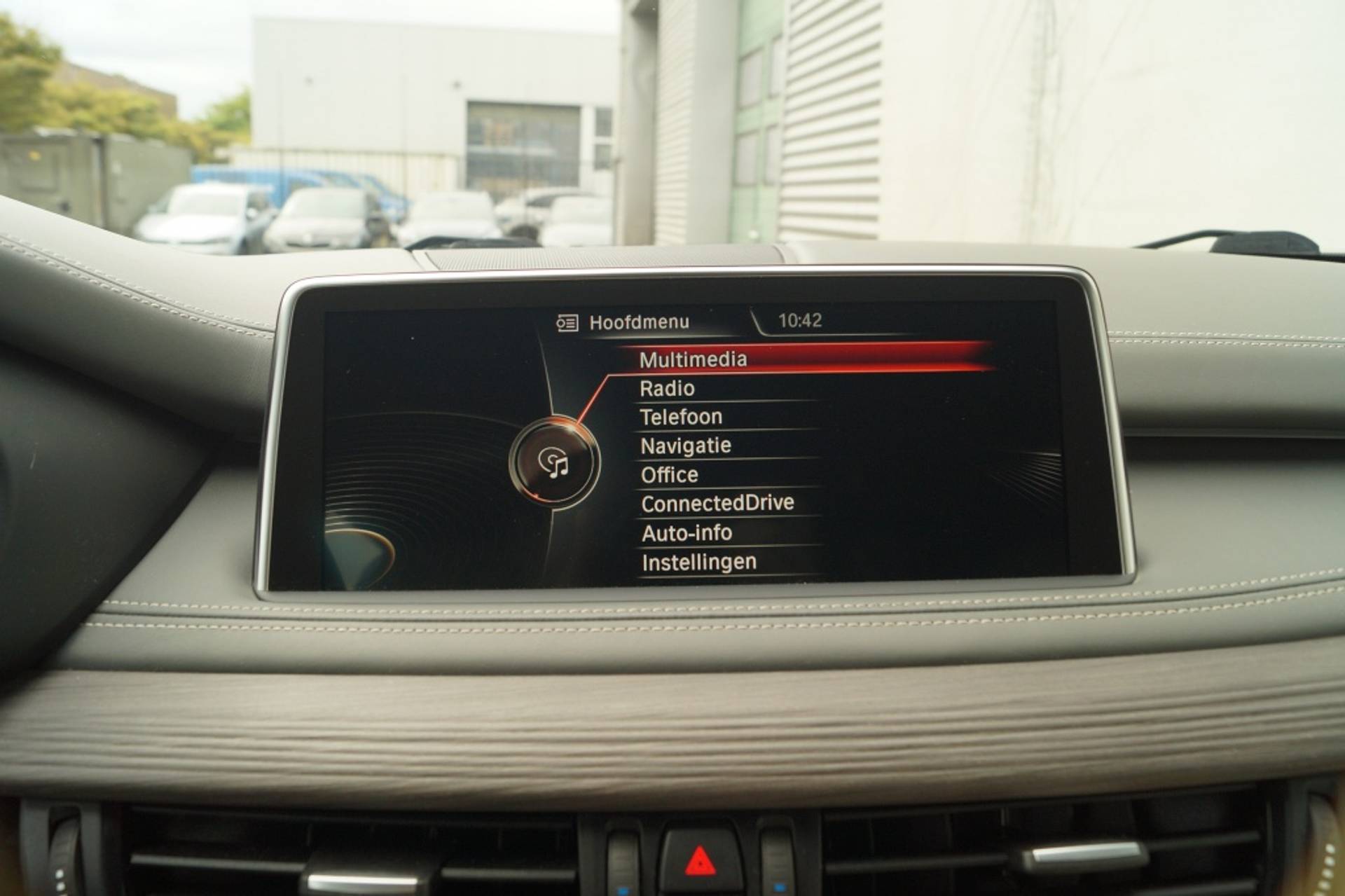The width and height of the screenshot is (1345, 896).
Task: Open ConnectedDrive services
Action: [717, 504]
